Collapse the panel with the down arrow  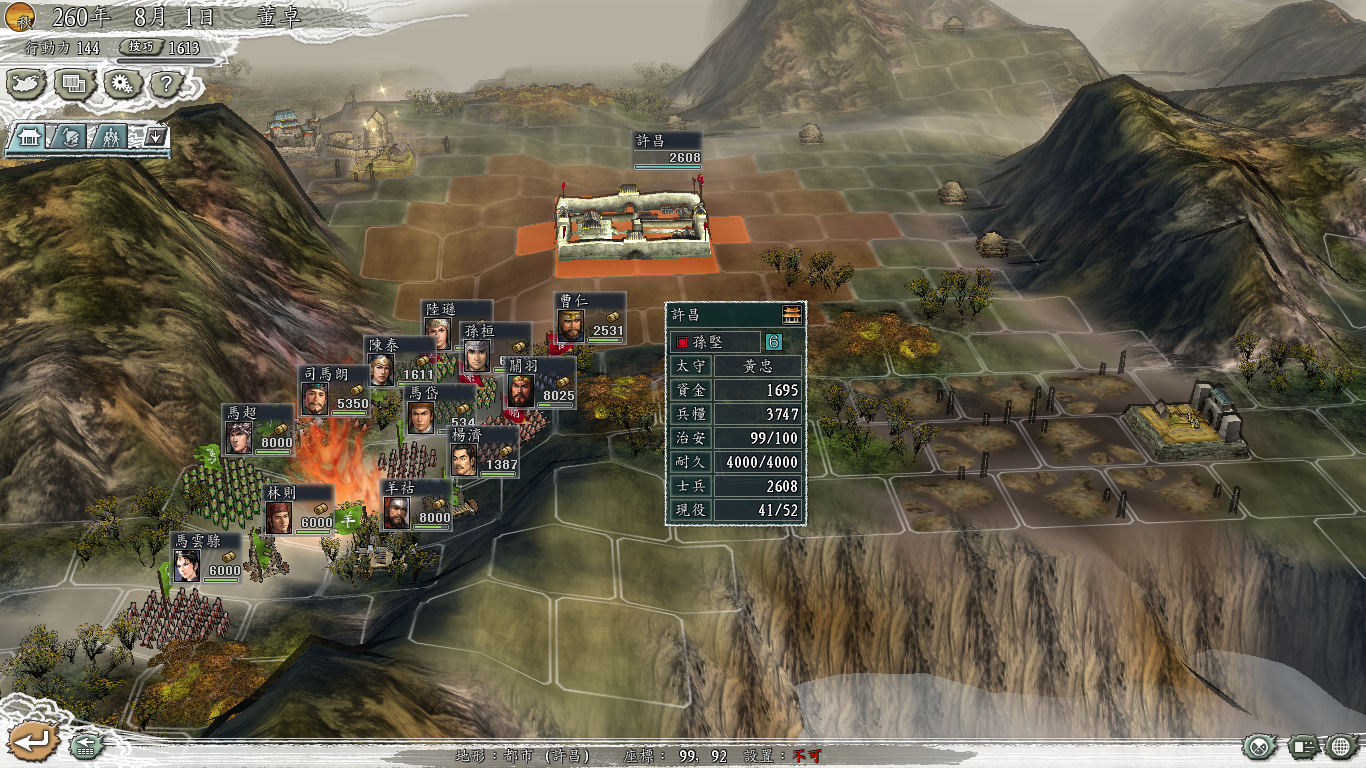click(x=154, y=137)
